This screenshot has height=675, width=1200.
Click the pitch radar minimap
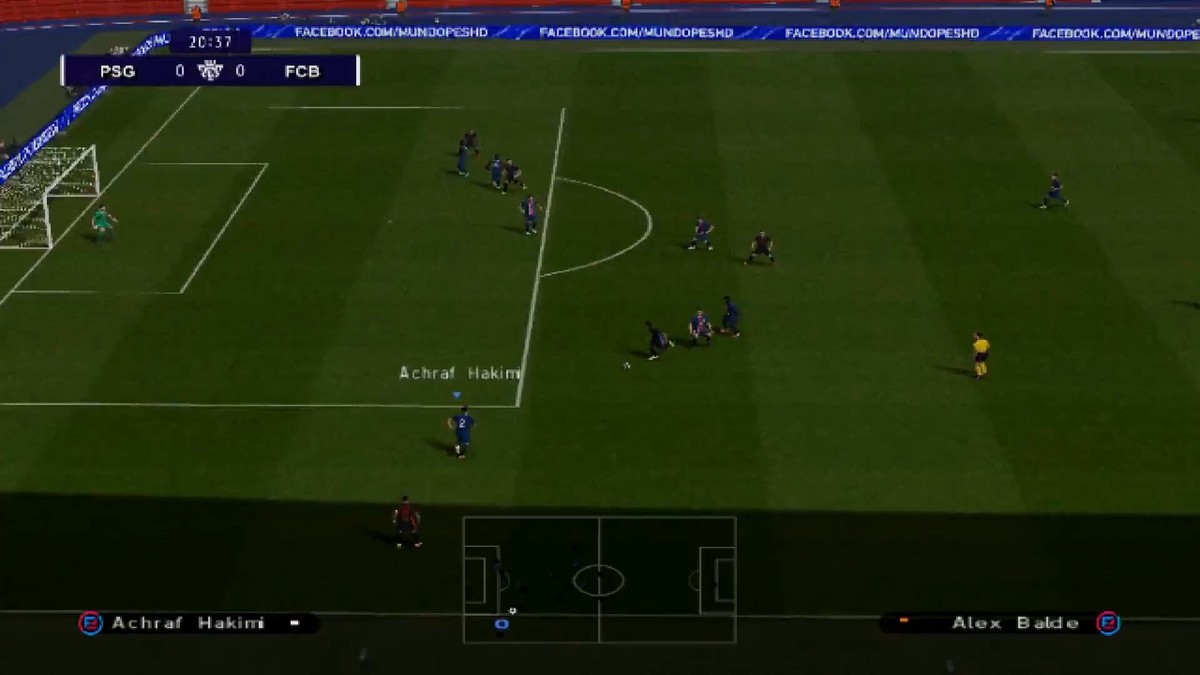599,579
